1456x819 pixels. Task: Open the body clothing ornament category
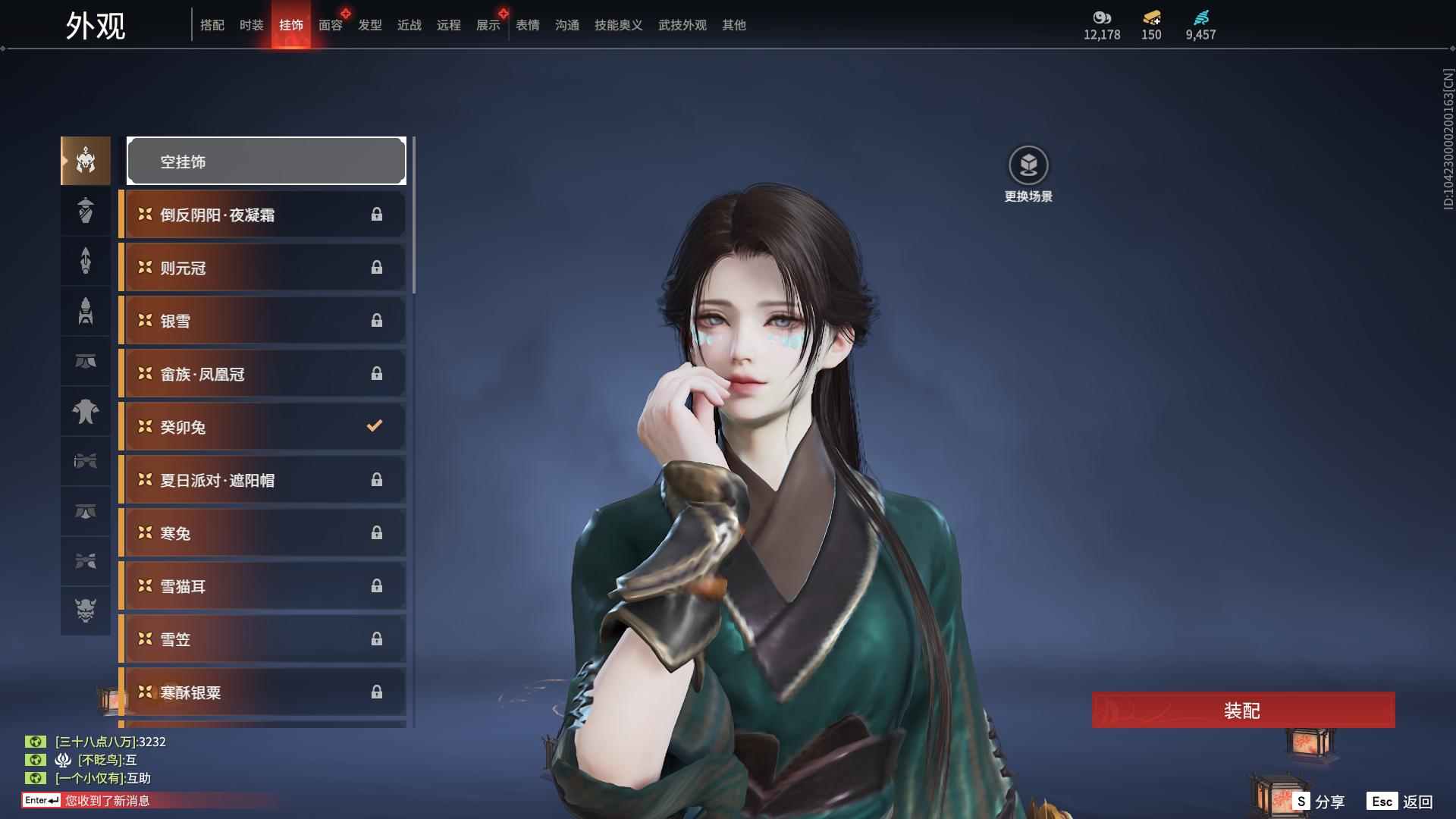coord(85,412)
